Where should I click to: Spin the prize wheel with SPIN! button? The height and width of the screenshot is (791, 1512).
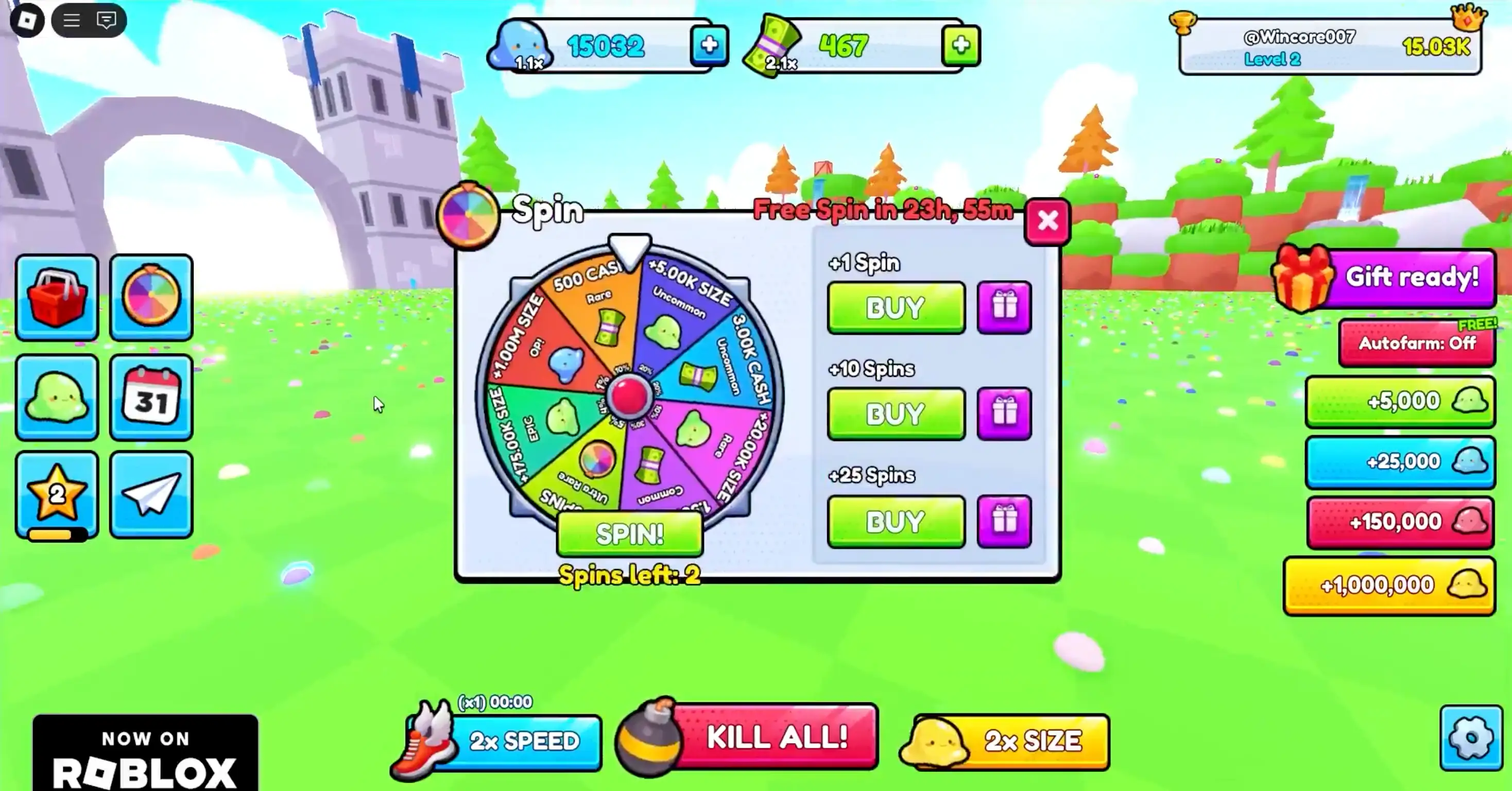[629, 534]
